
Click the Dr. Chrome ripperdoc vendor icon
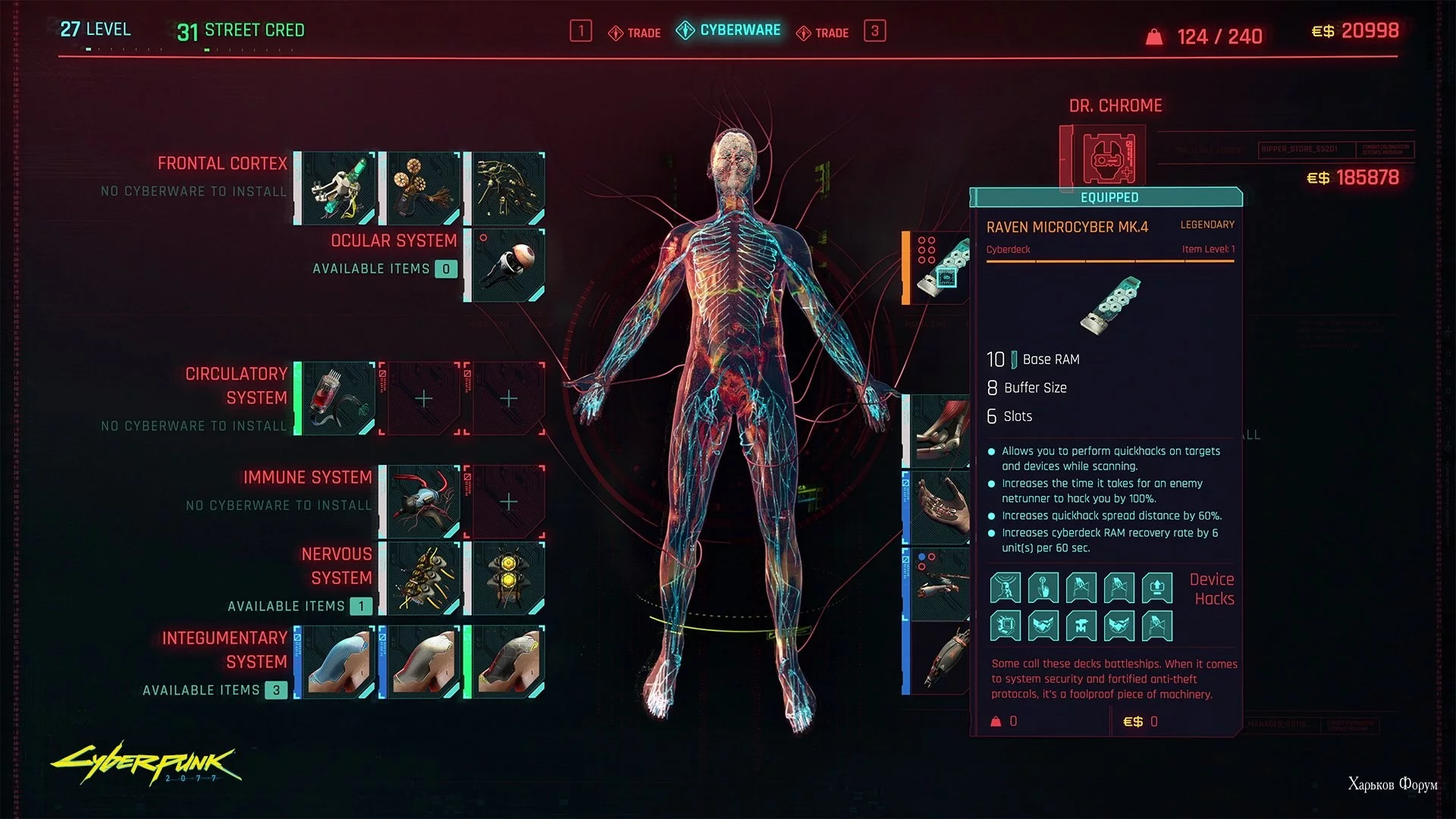point(1106,157)
